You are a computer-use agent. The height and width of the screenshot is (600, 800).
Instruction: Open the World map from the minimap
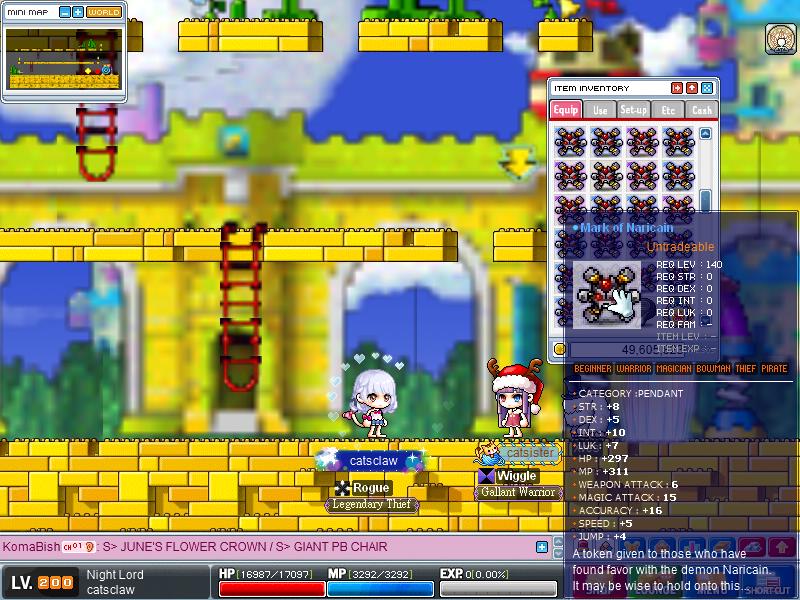[104, 12]
